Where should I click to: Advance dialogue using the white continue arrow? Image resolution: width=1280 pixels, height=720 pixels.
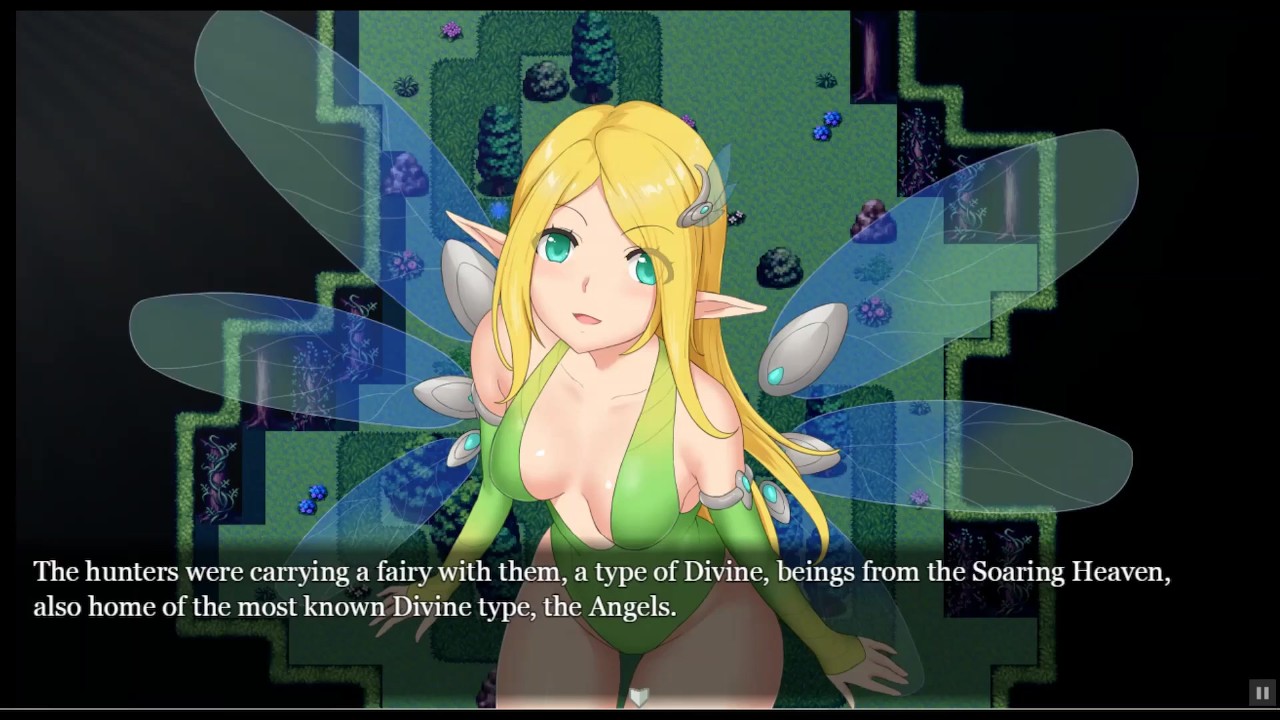(x=639, y=696)
